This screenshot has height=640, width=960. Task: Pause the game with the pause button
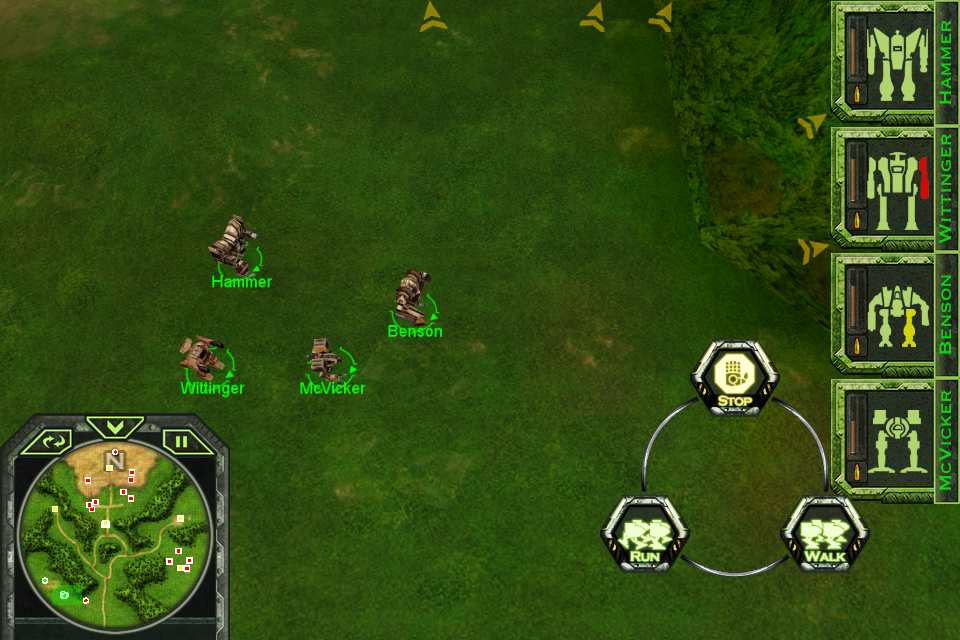(x=182, y=440)
